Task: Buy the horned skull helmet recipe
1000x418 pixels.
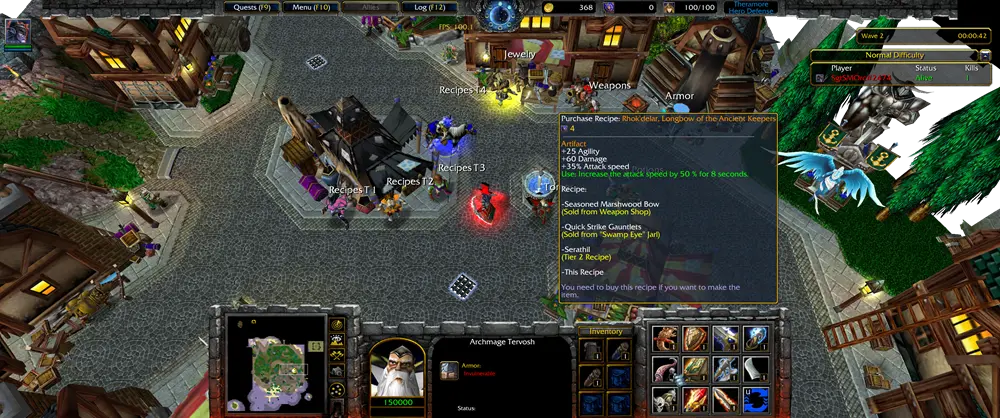Action: [667, 400]
